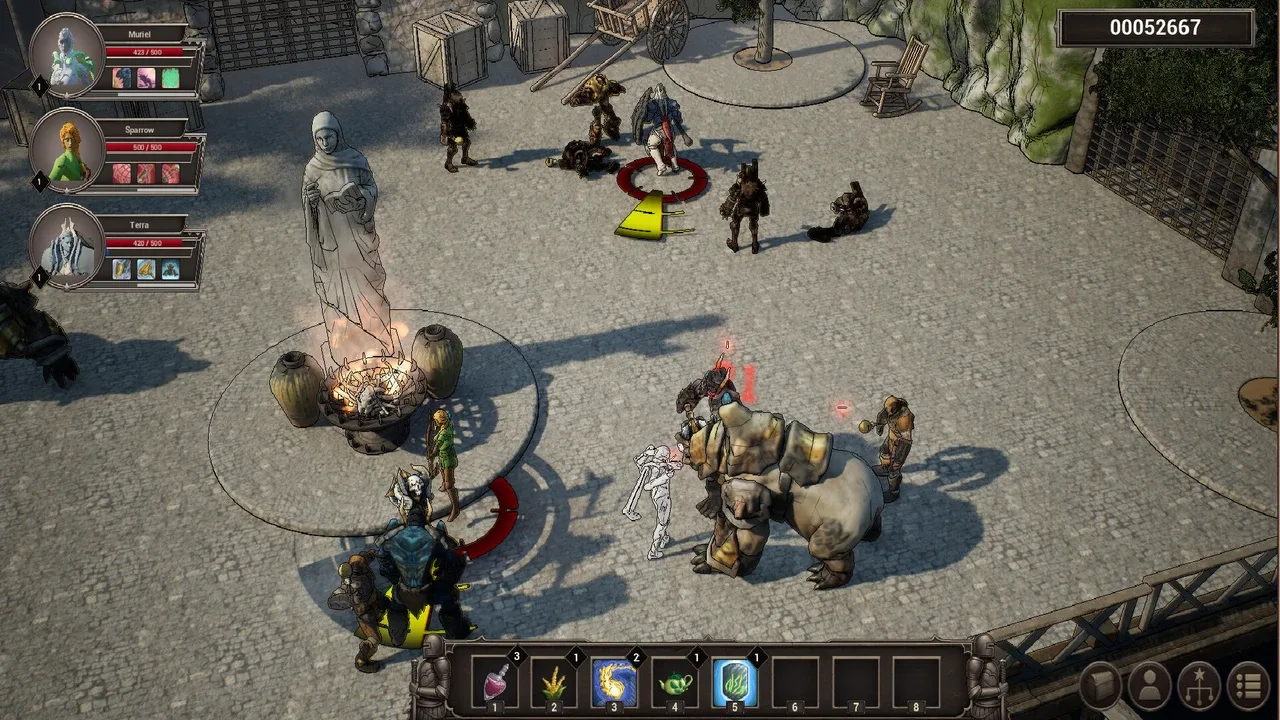
Task: Select Sparrow's character portrait
Action: coord(68,151)
